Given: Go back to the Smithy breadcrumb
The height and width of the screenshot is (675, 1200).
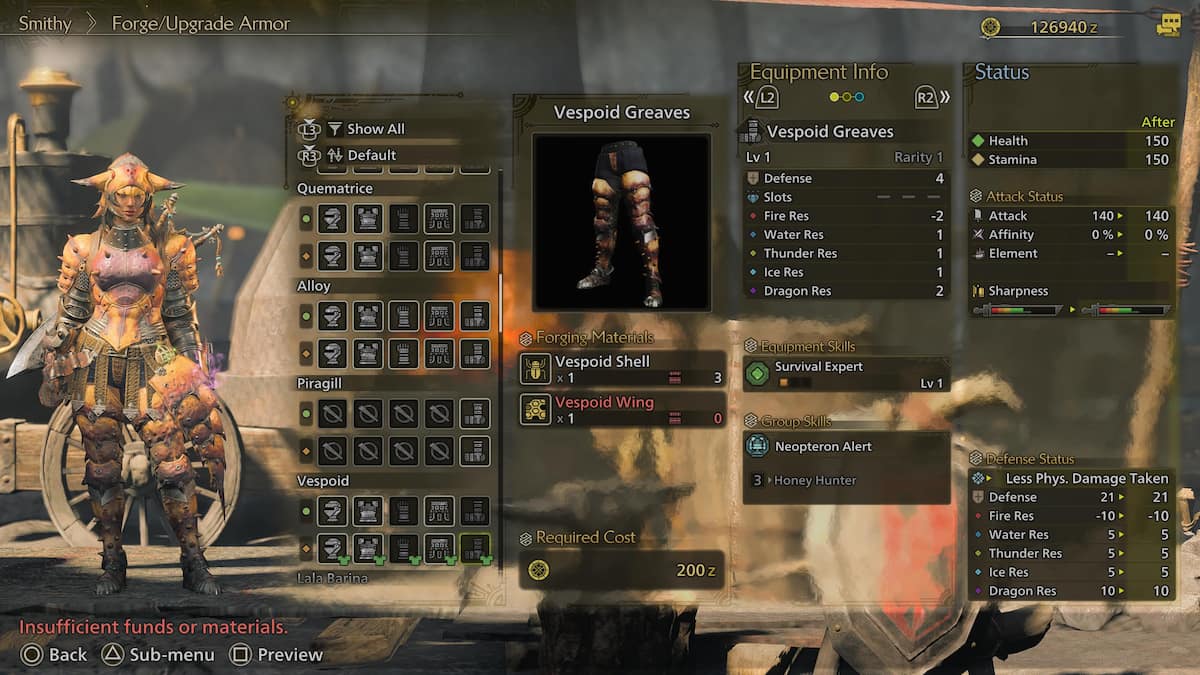Looking at the screenshot, I should click(x=45, y=23).
